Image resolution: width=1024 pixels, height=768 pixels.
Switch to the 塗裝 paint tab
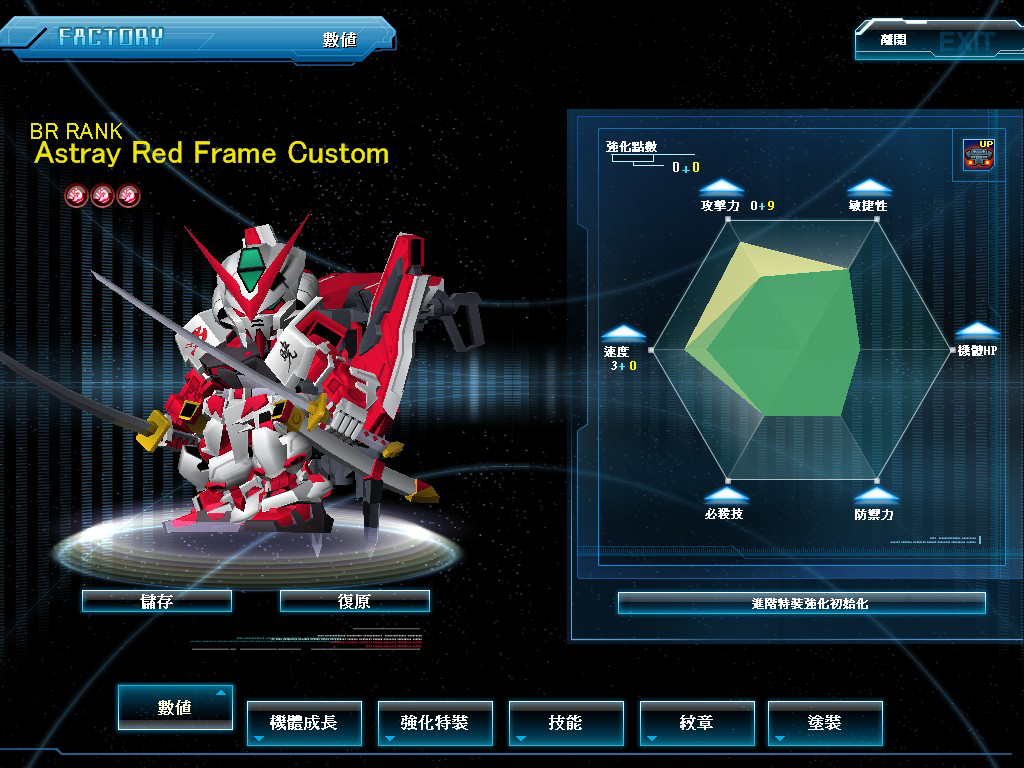pos(825,723)
